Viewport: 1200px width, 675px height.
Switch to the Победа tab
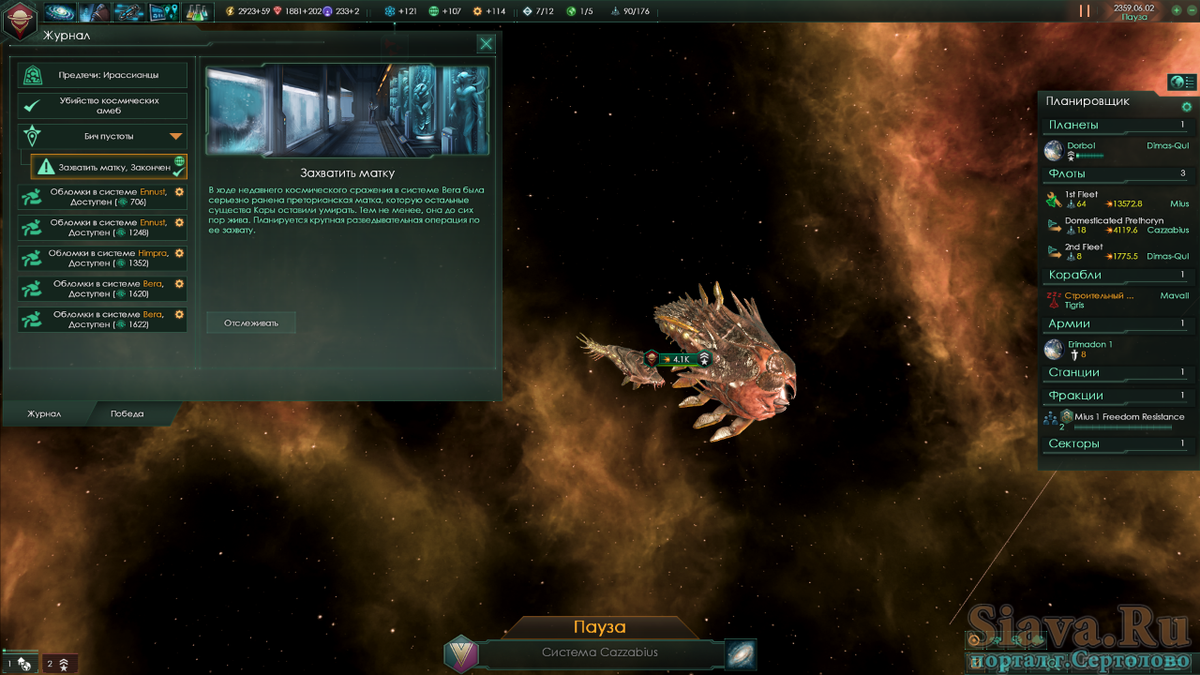pyautogui.click(x=127, y=413)
